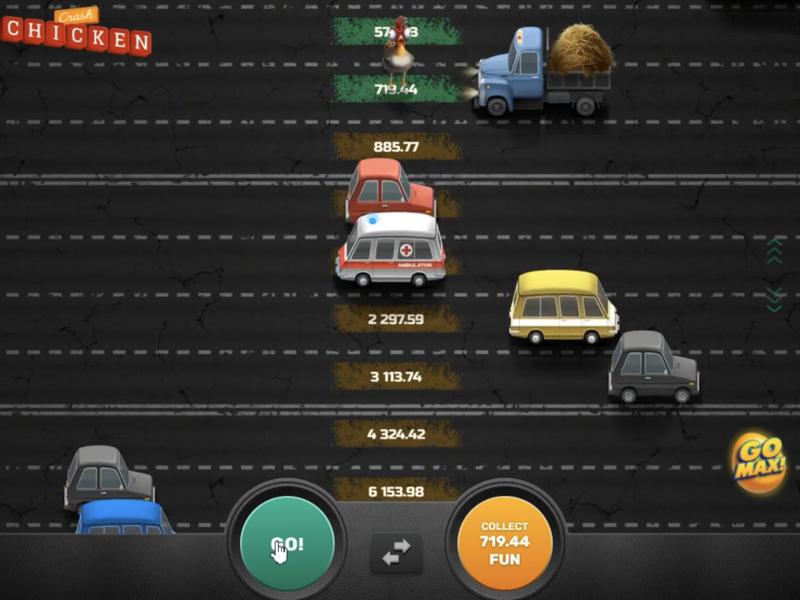The width and height of the screenshot is (800, 600).
Task: Click the swap arrows button
Action: point(396,552)
